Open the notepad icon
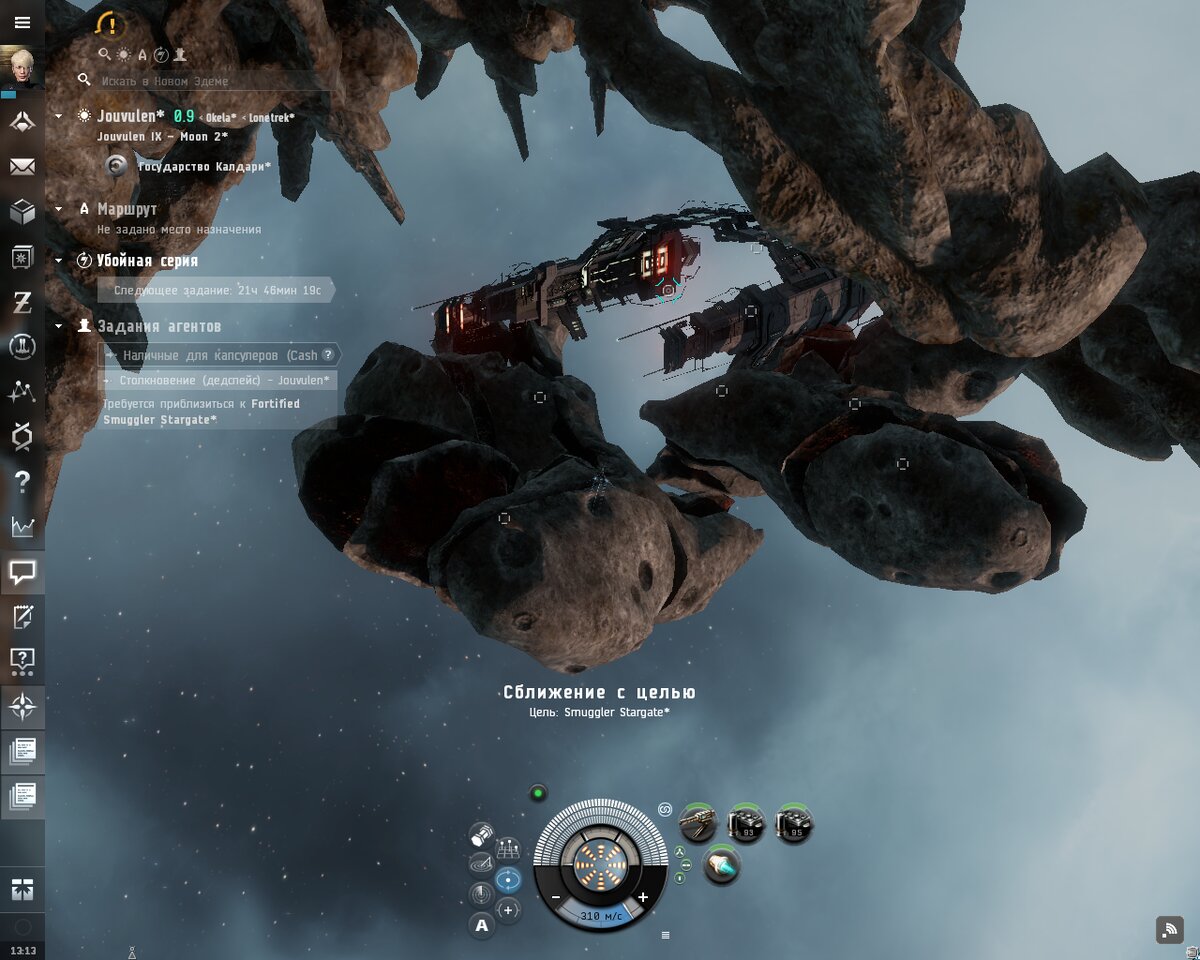1200x960 pixels. pos(22,616)
